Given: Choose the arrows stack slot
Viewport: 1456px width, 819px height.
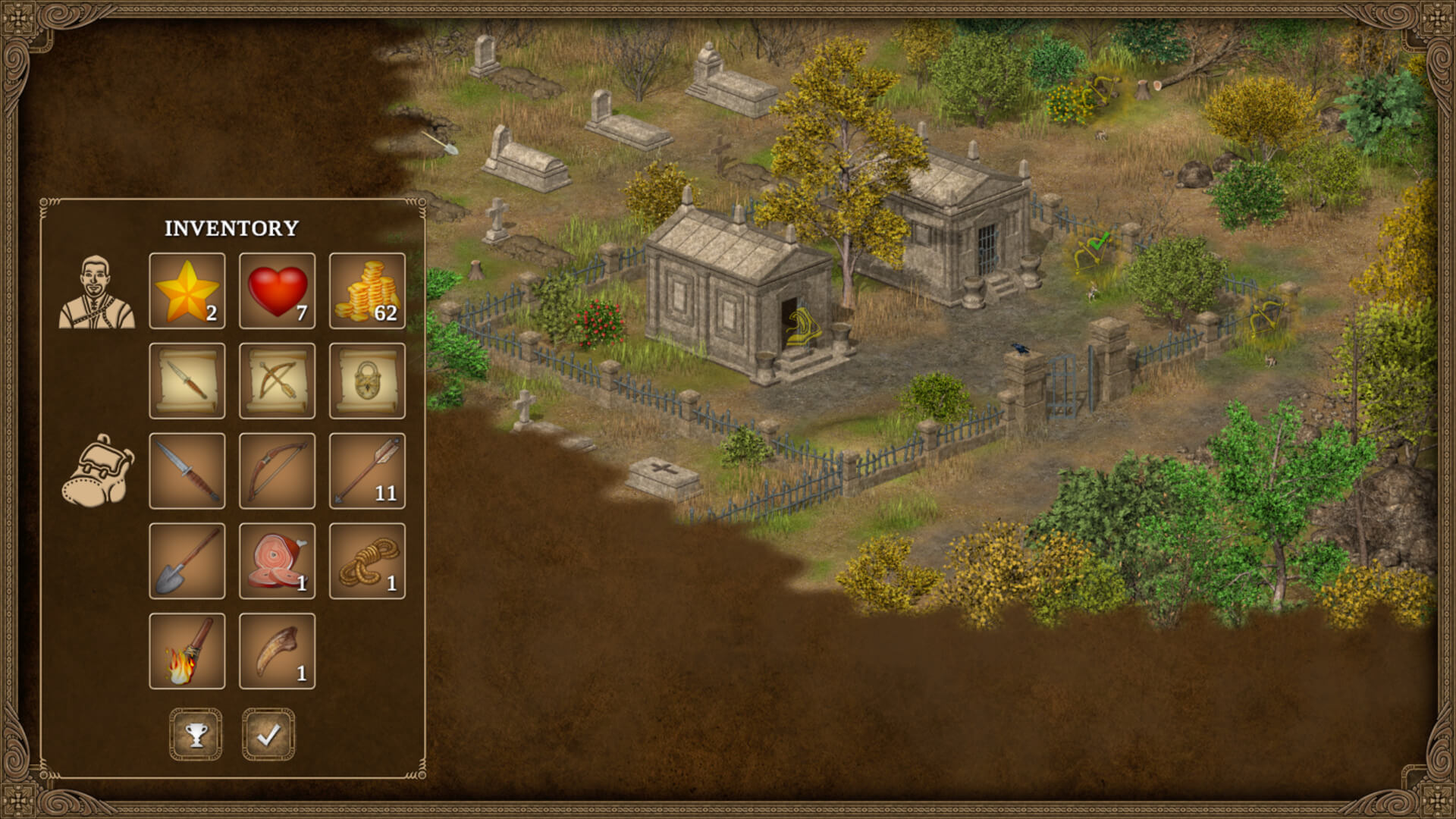Looking at the screenshot, I should pos(367,471).
